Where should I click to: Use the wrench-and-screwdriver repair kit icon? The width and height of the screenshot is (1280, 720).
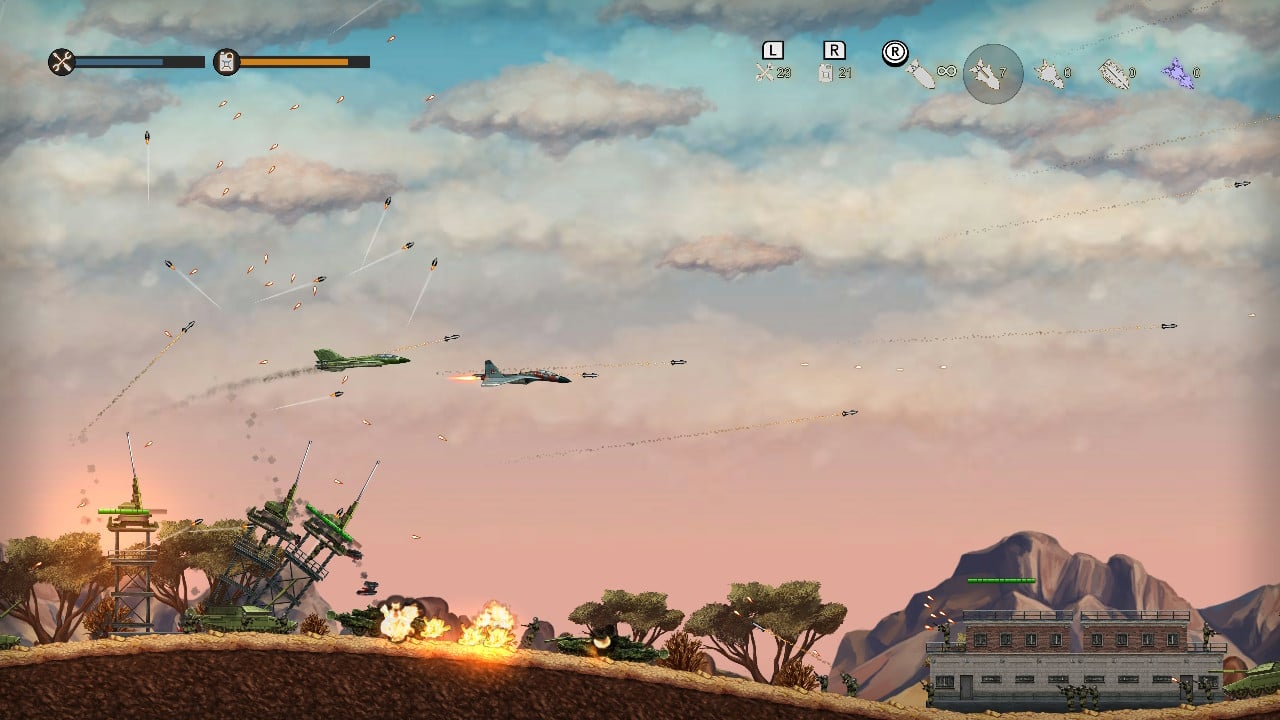tap(766, 72)
